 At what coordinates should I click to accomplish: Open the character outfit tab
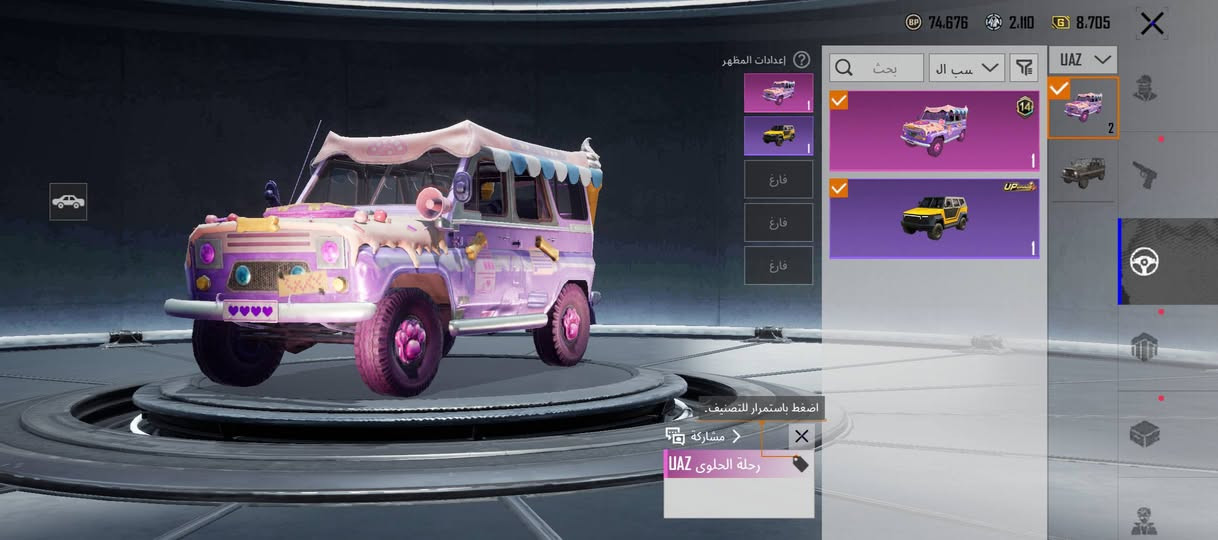[1144, 90]
